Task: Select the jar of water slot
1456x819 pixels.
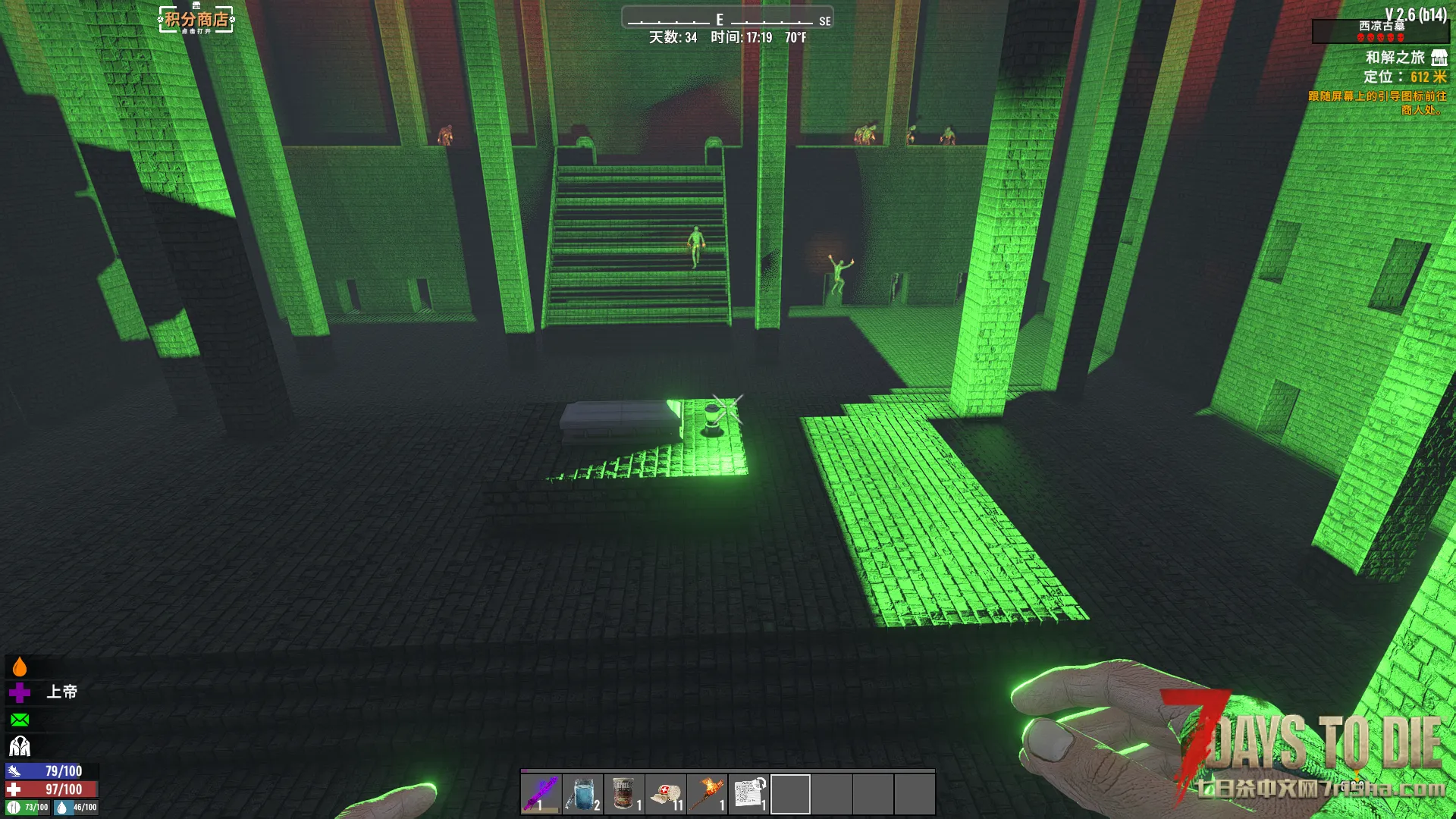Action: (x=582, y=794)
